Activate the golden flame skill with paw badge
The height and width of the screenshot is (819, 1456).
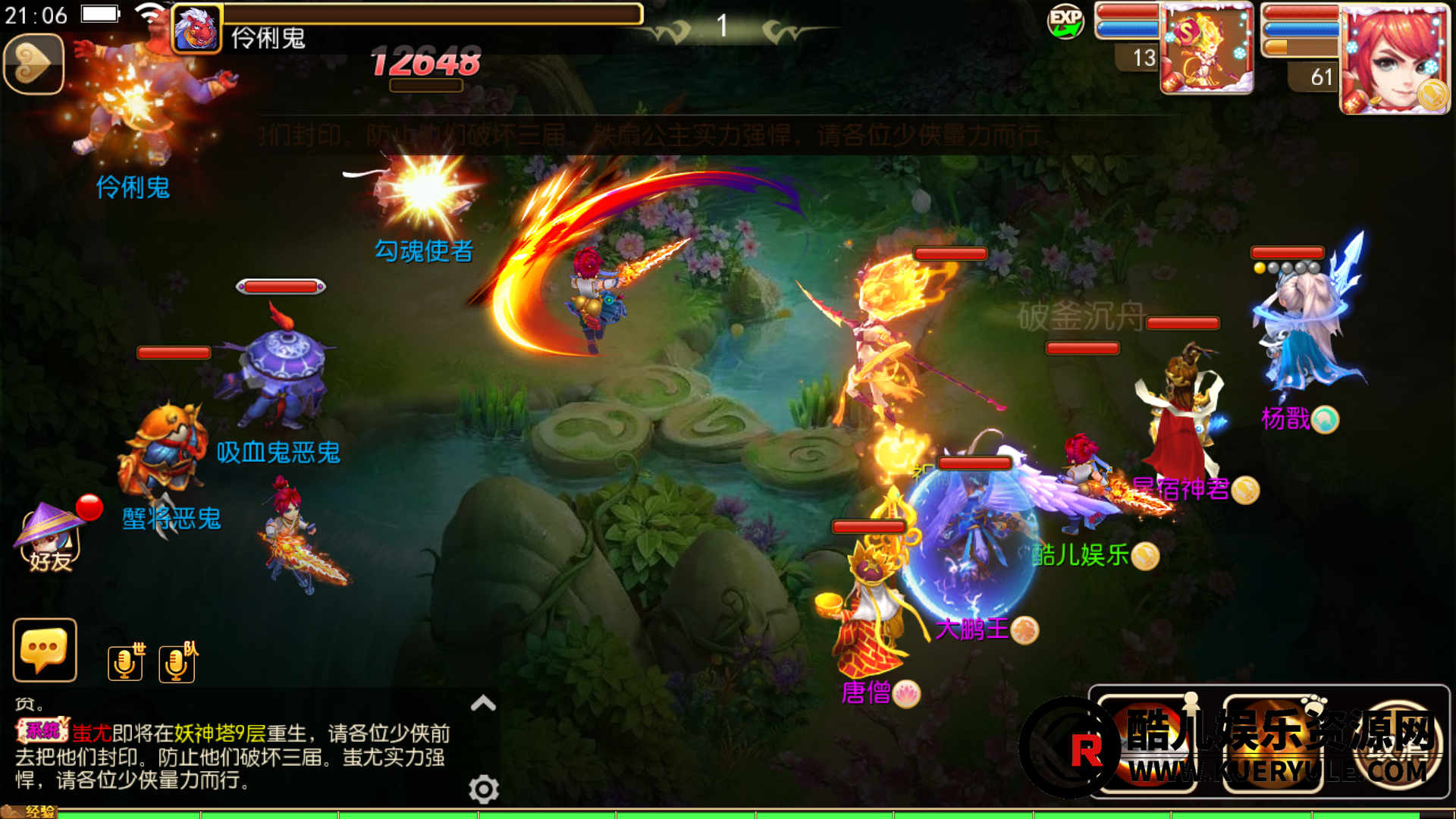[x=1274, y=745]
